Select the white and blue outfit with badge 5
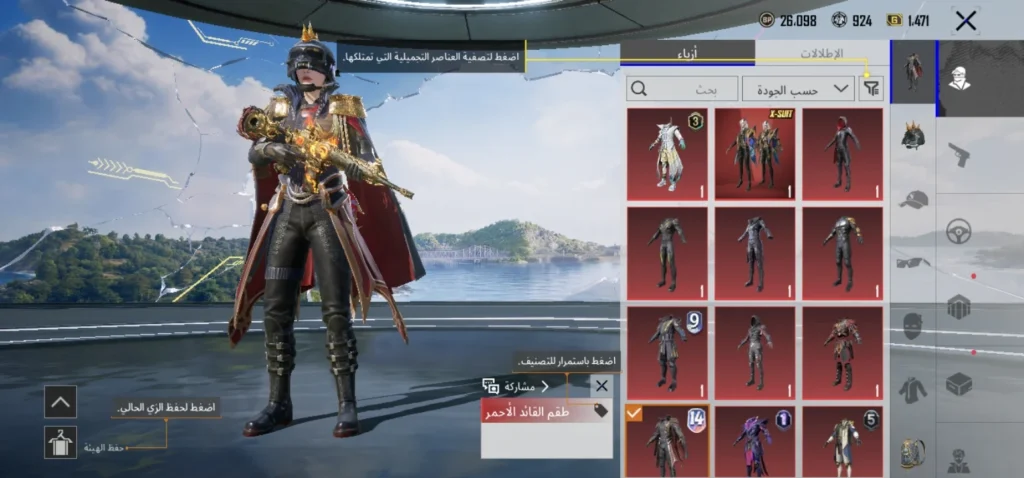The image size is (1024, 478). pyautogui.click(x=843, y=441)
